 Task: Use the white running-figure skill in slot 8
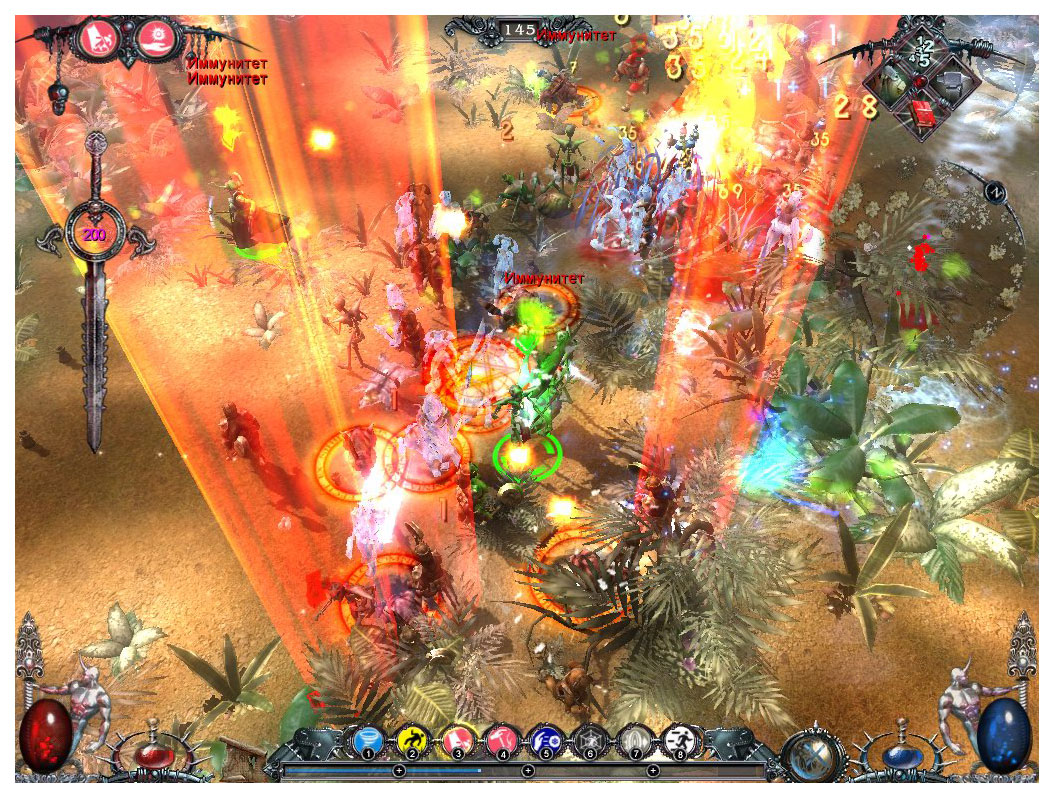(x=678, y=741)
